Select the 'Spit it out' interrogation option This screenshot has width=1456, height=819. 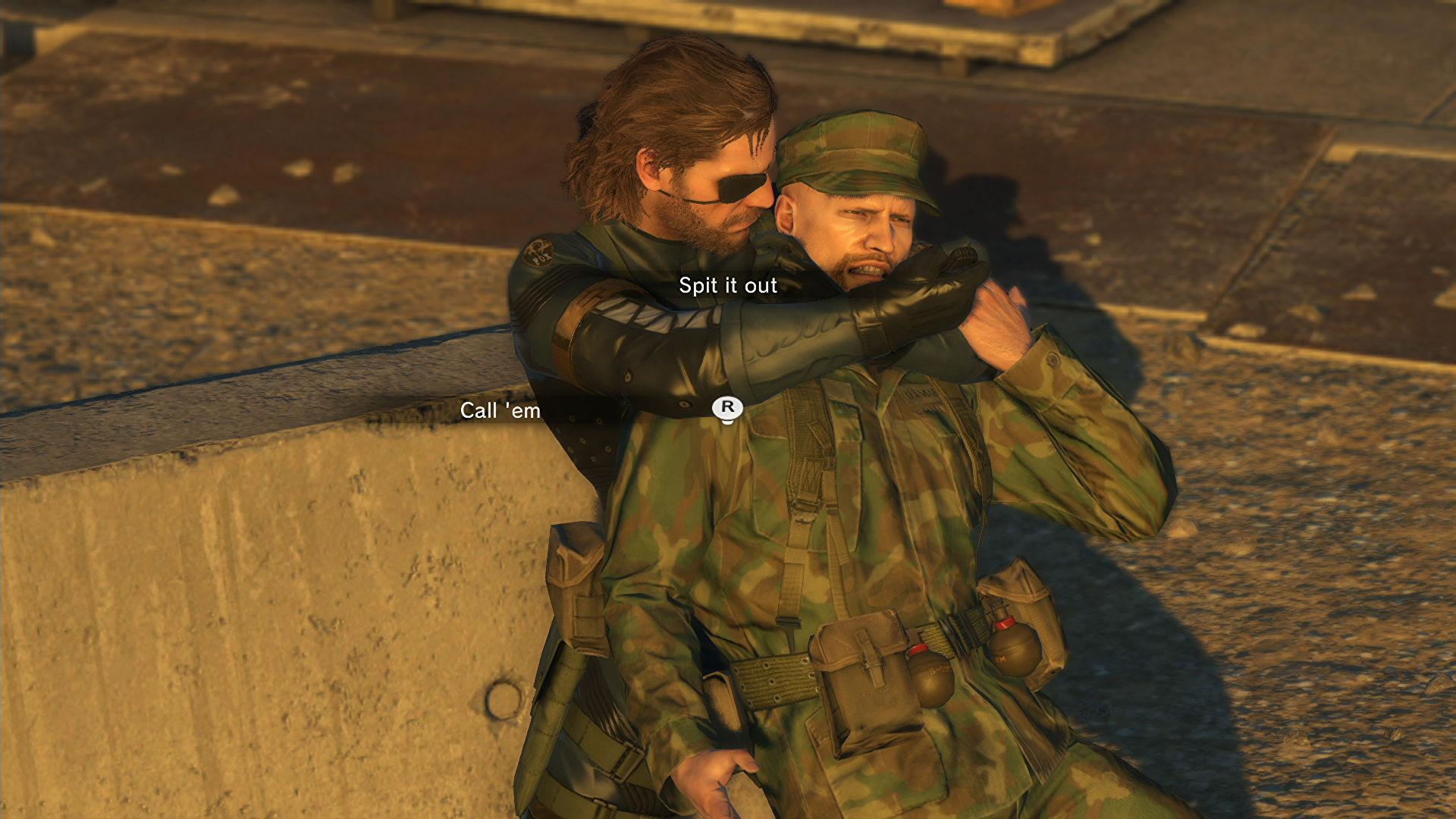pos(726,286)
